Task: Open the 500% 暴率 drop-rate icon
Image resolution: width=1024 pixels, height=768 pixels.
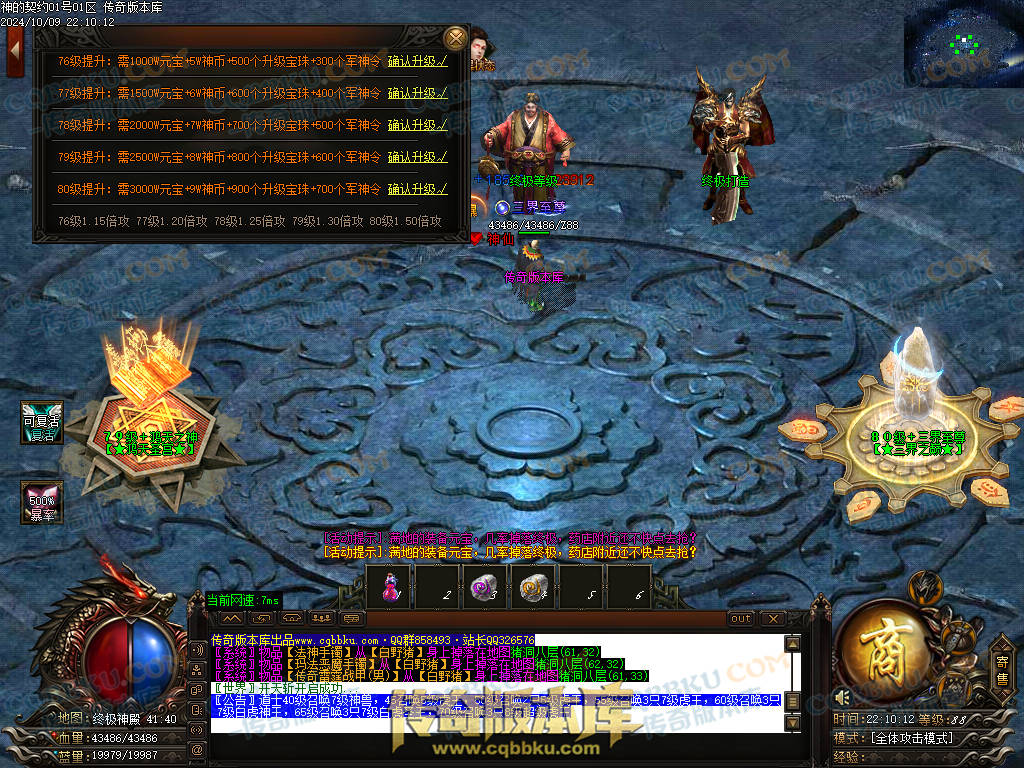Action: point(43,503)
